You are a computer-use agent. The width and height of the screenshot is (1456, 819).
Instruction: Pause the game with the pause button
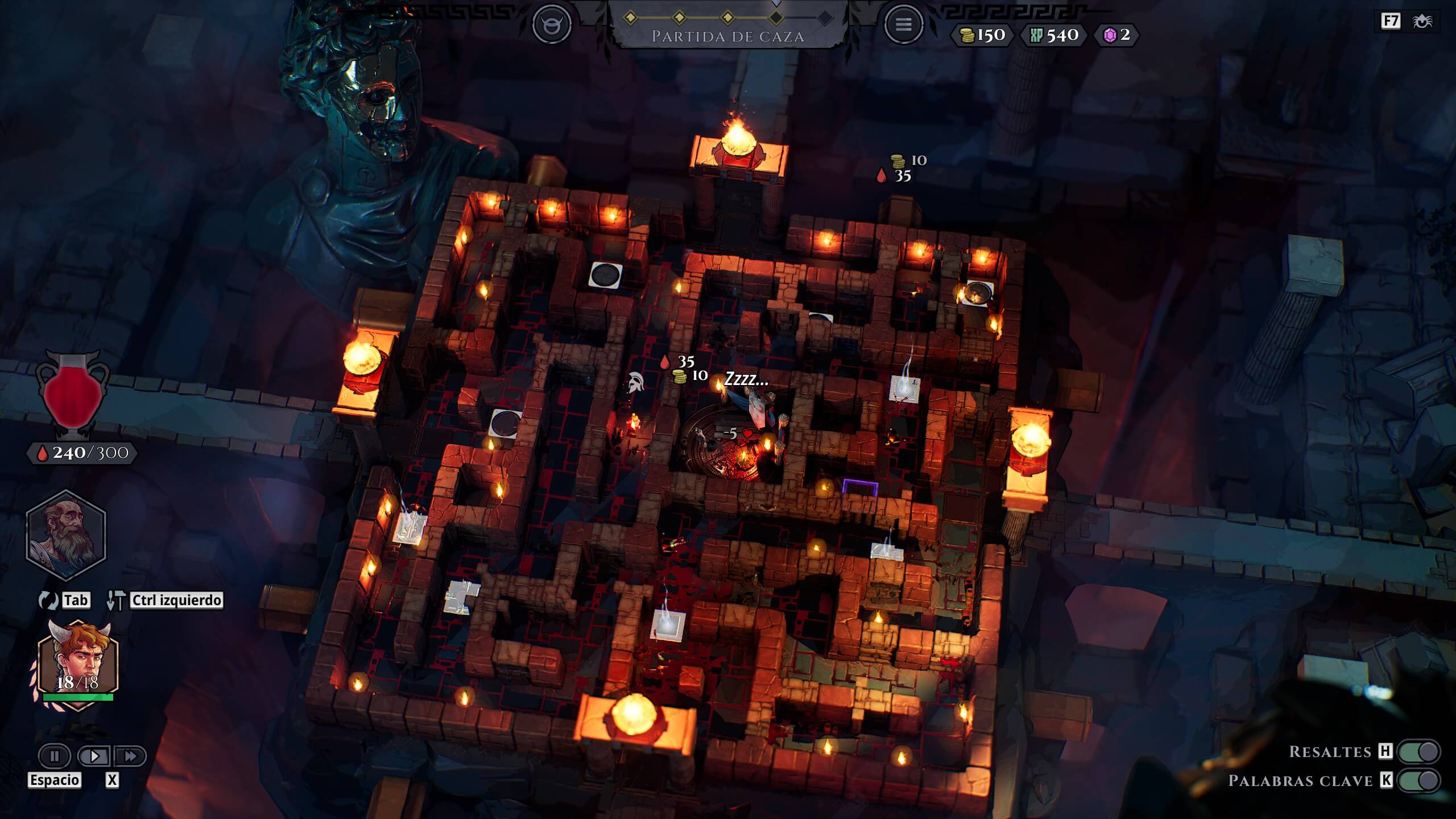[55, 756]
